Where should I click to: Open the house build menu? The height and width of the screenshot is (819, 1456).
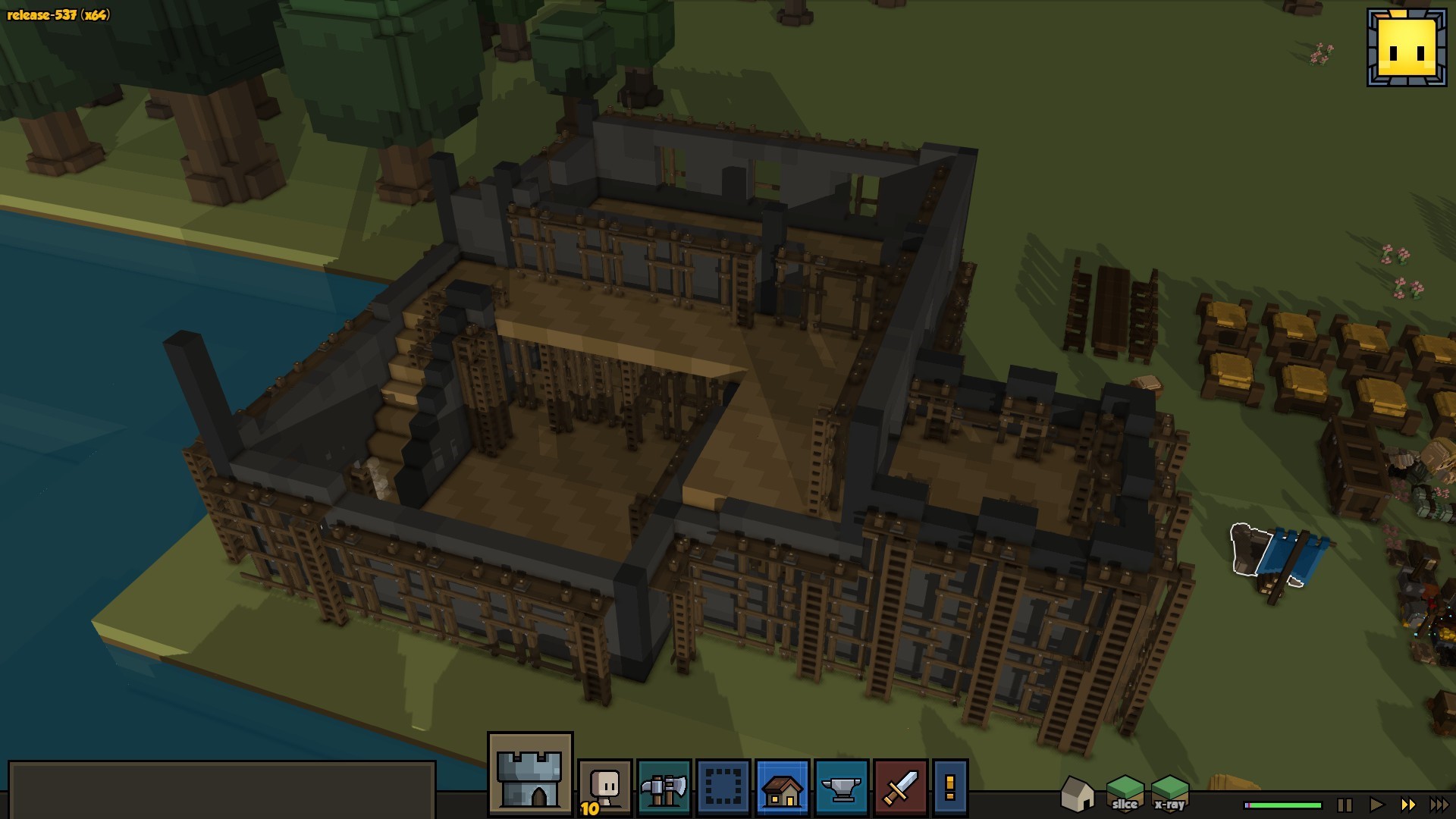[782, 789]
